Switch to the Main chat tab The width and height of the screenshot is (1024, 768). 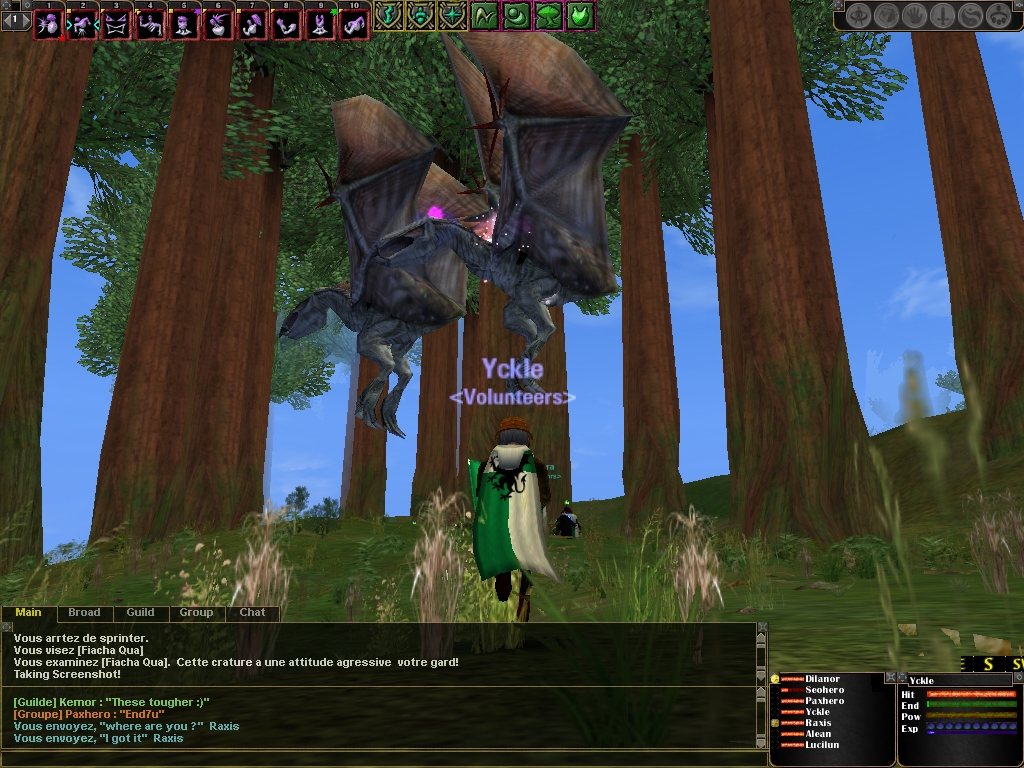(28, 612)
